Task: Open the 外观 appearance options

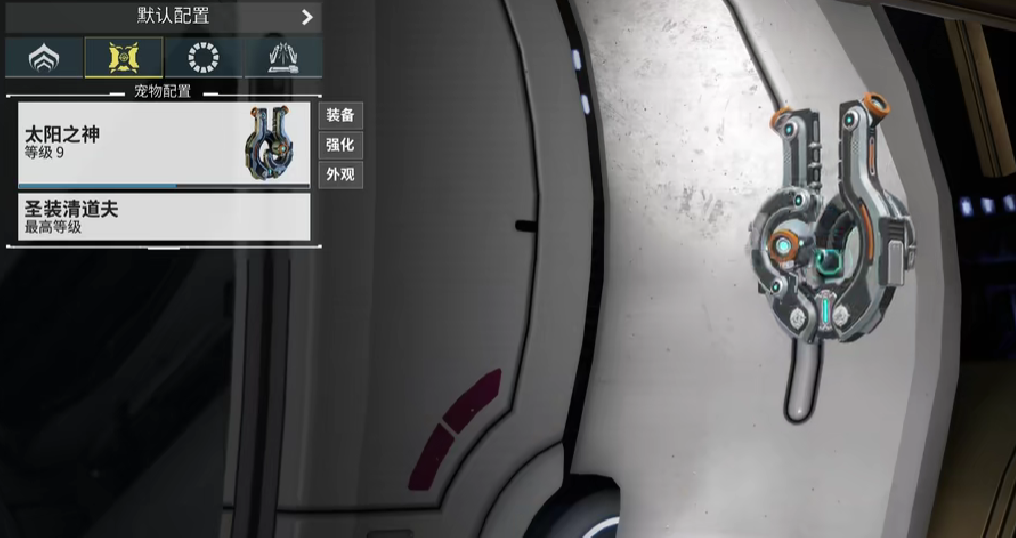Action: [x=340, y=175]
